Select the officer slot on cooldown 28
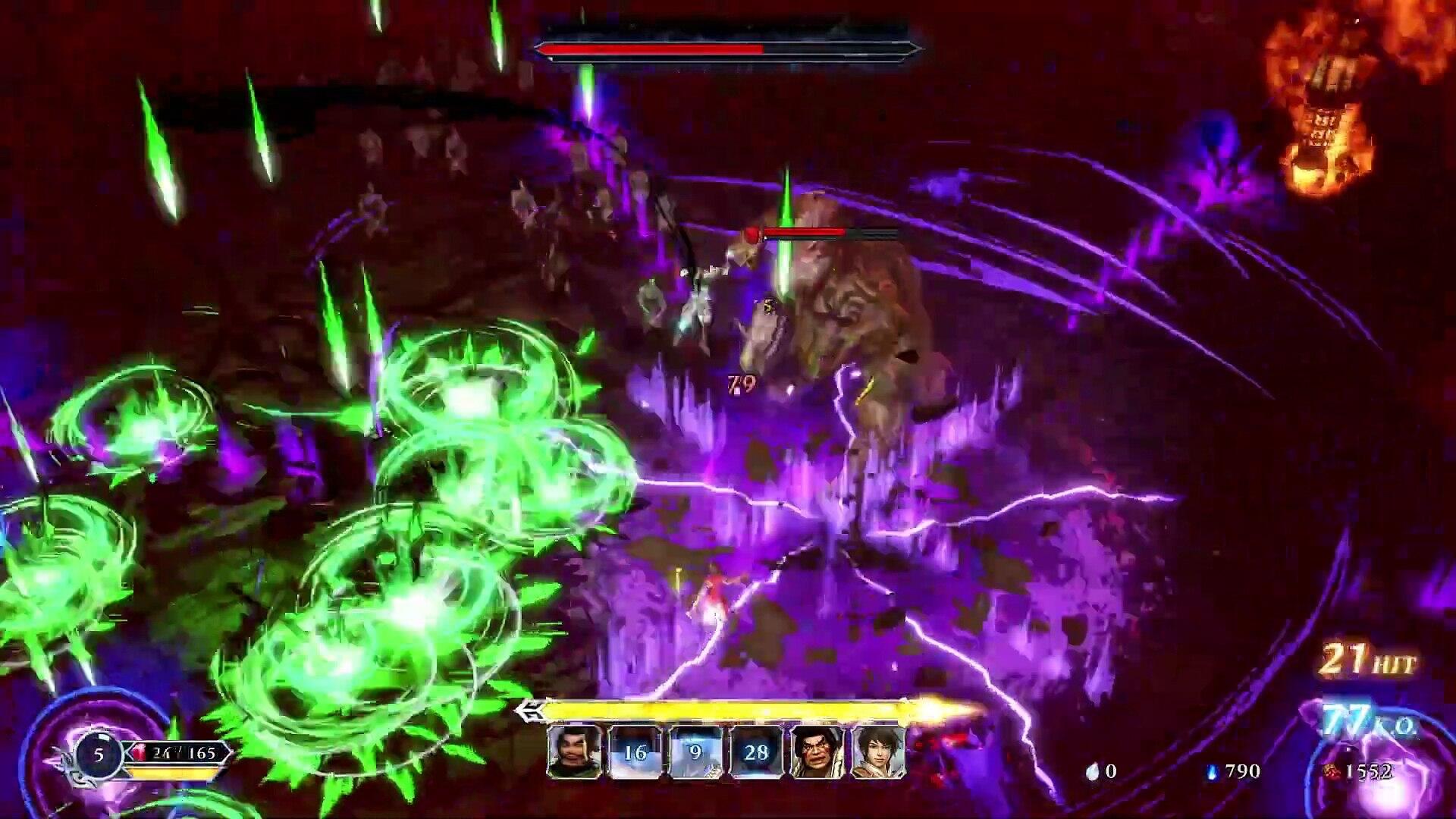This screenshot has width=1456, height=819. 756,752
